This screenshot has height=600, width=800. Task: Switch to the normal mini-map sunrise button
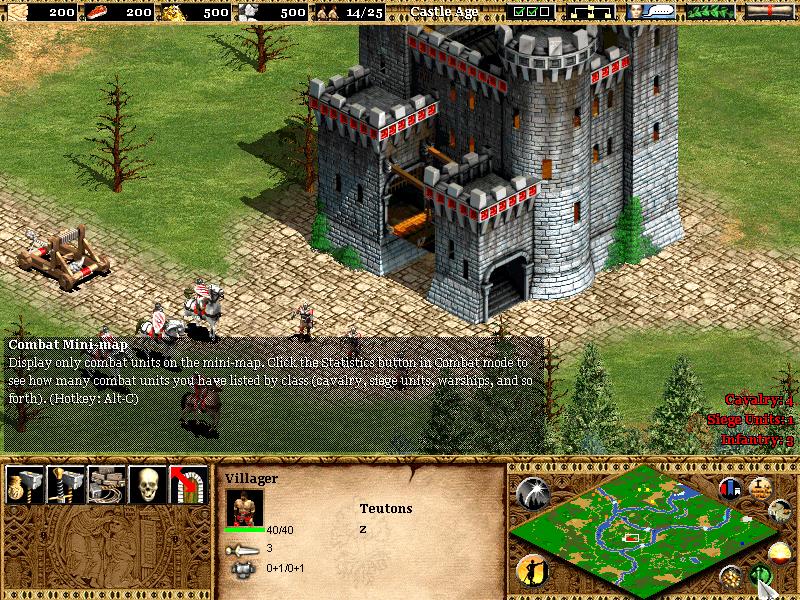tap(781, 553)
